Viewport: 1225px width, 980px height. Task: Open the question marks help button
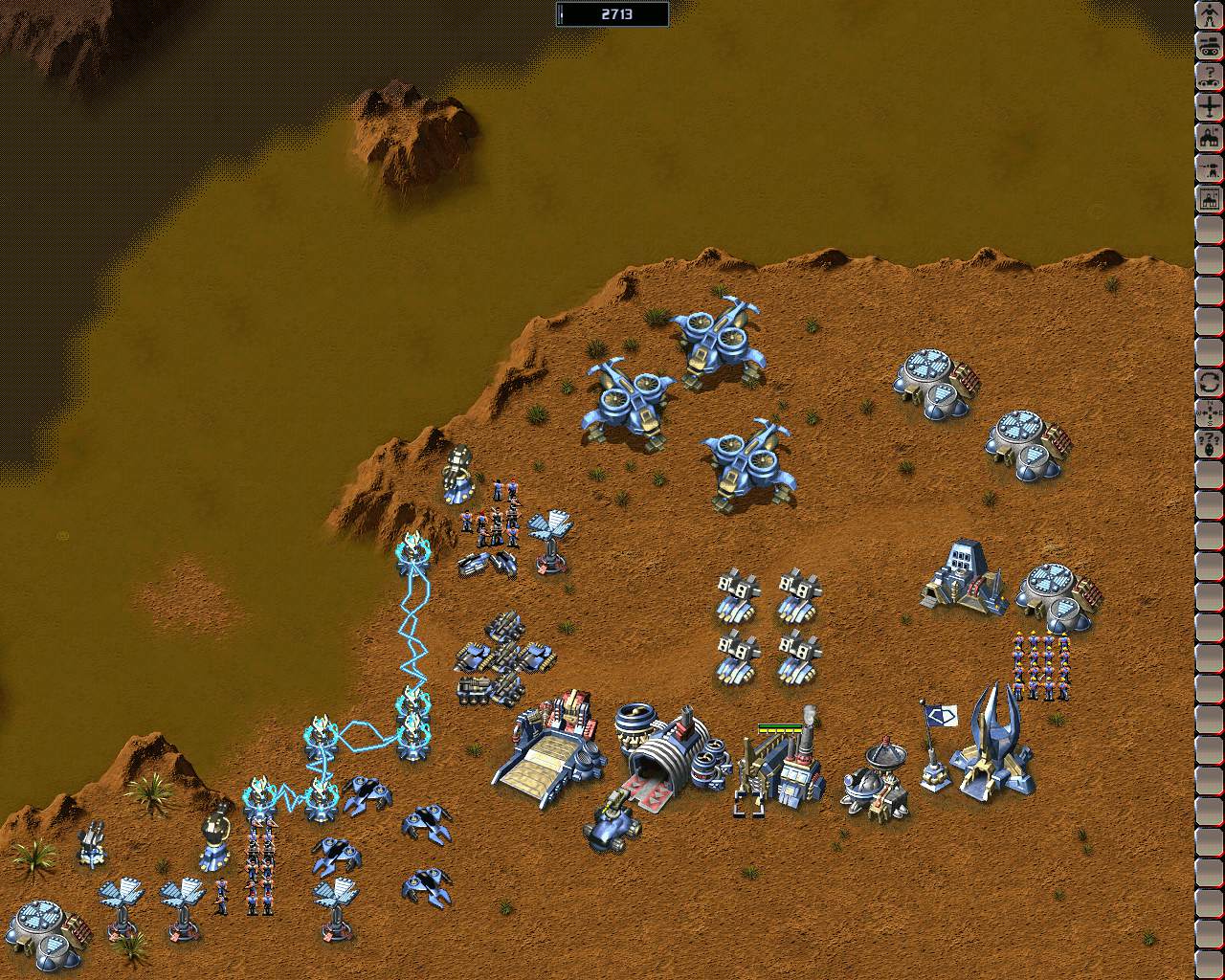coord(1210,444)
